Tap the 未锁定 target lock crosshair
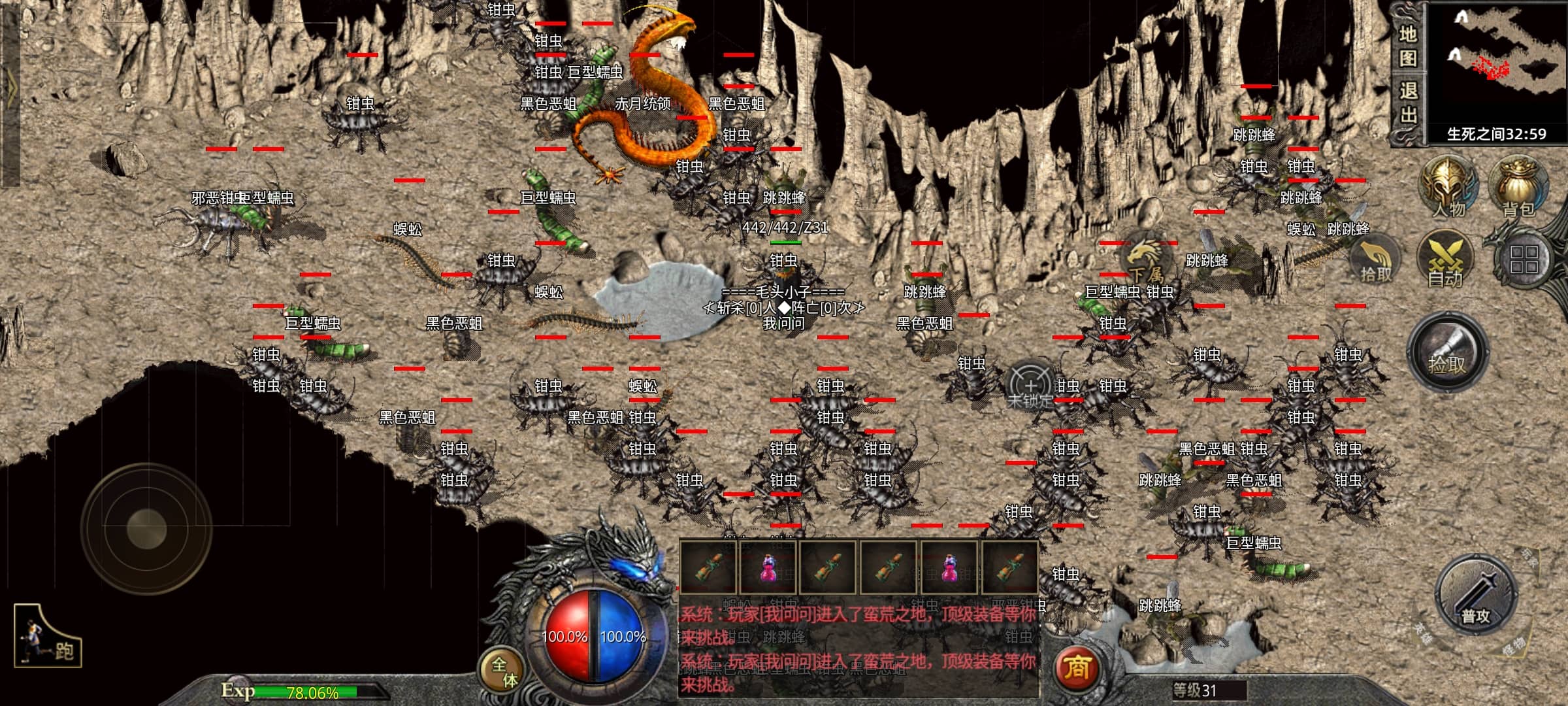This screenshot has width=1568, height=706. point(1030,387)
